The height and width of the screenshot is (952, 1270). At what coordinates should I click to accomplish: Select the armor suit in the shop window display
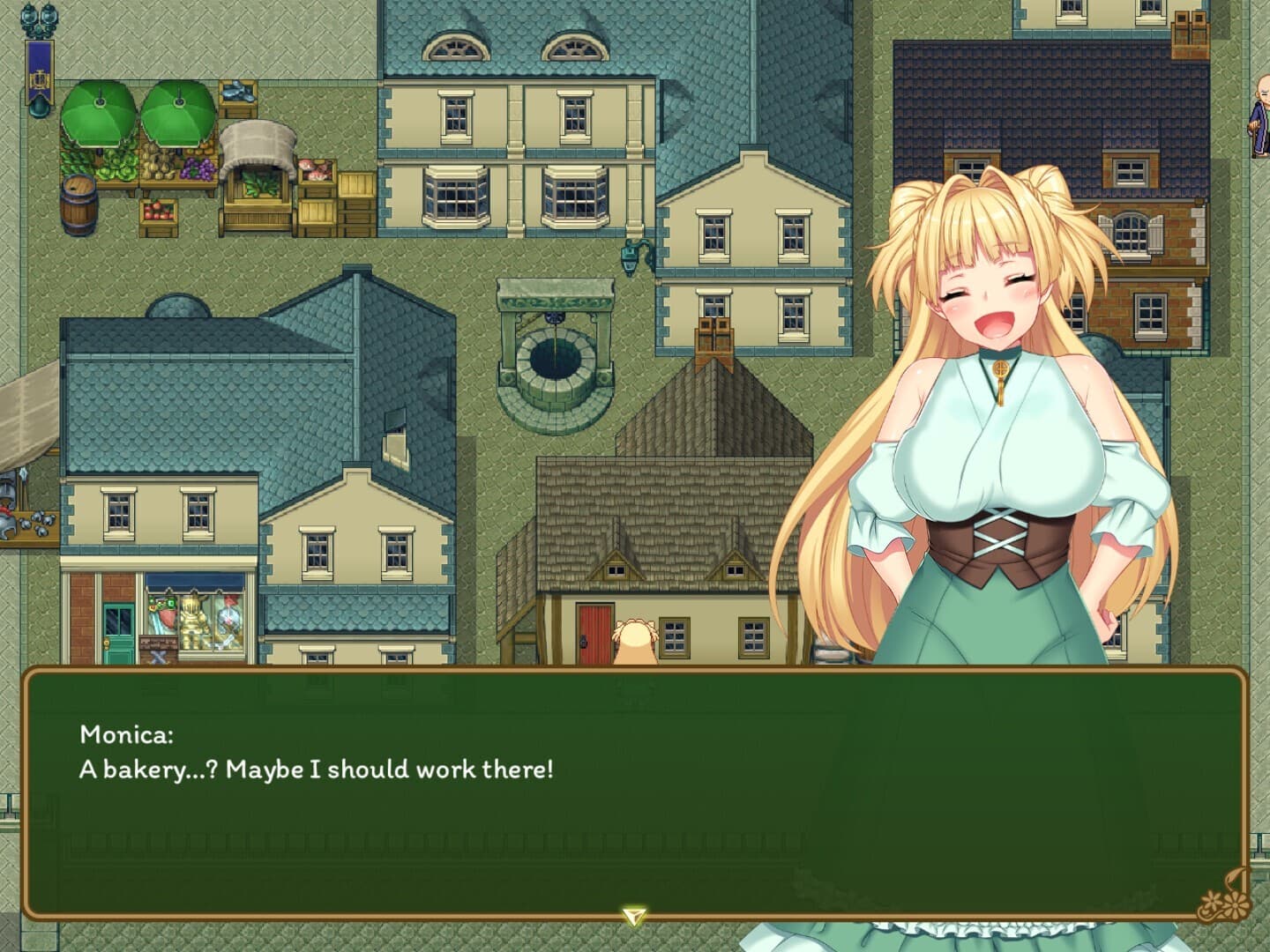click(194, 617)
